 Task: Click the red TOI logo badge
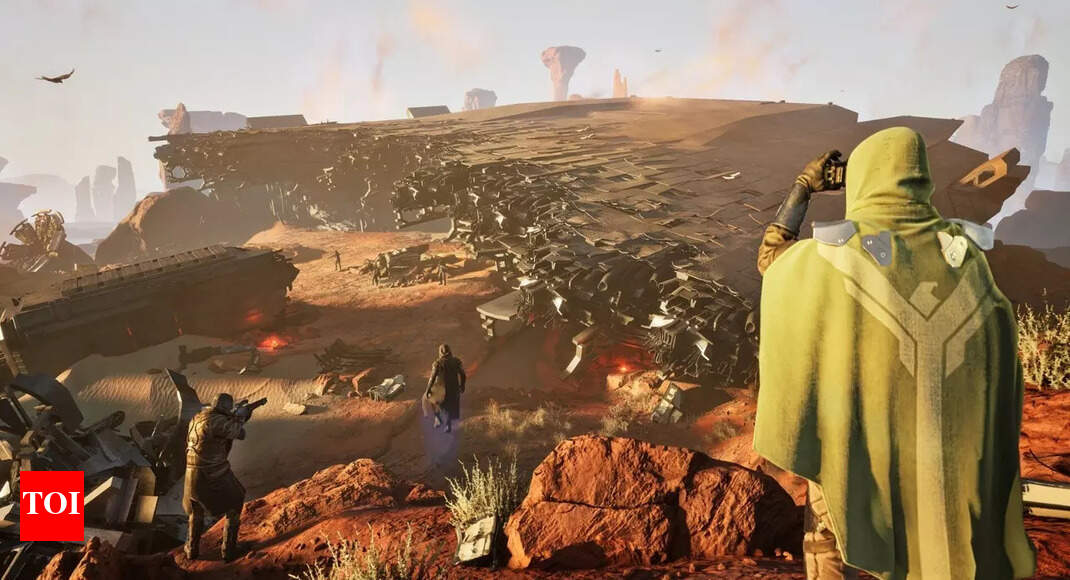click(51, 506)
